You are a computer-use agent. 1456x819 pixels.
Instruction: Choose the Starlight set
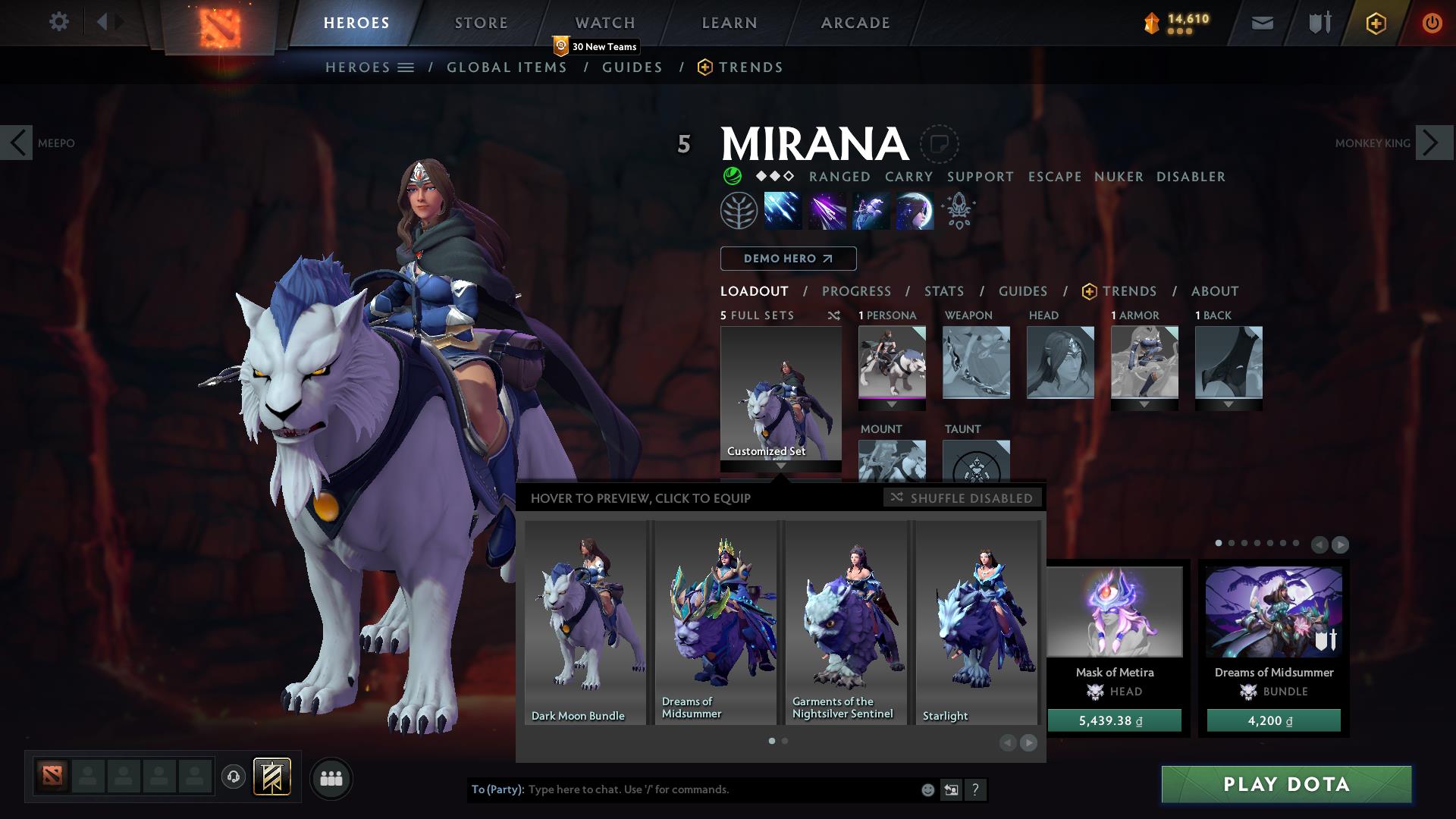click(977, 622)
